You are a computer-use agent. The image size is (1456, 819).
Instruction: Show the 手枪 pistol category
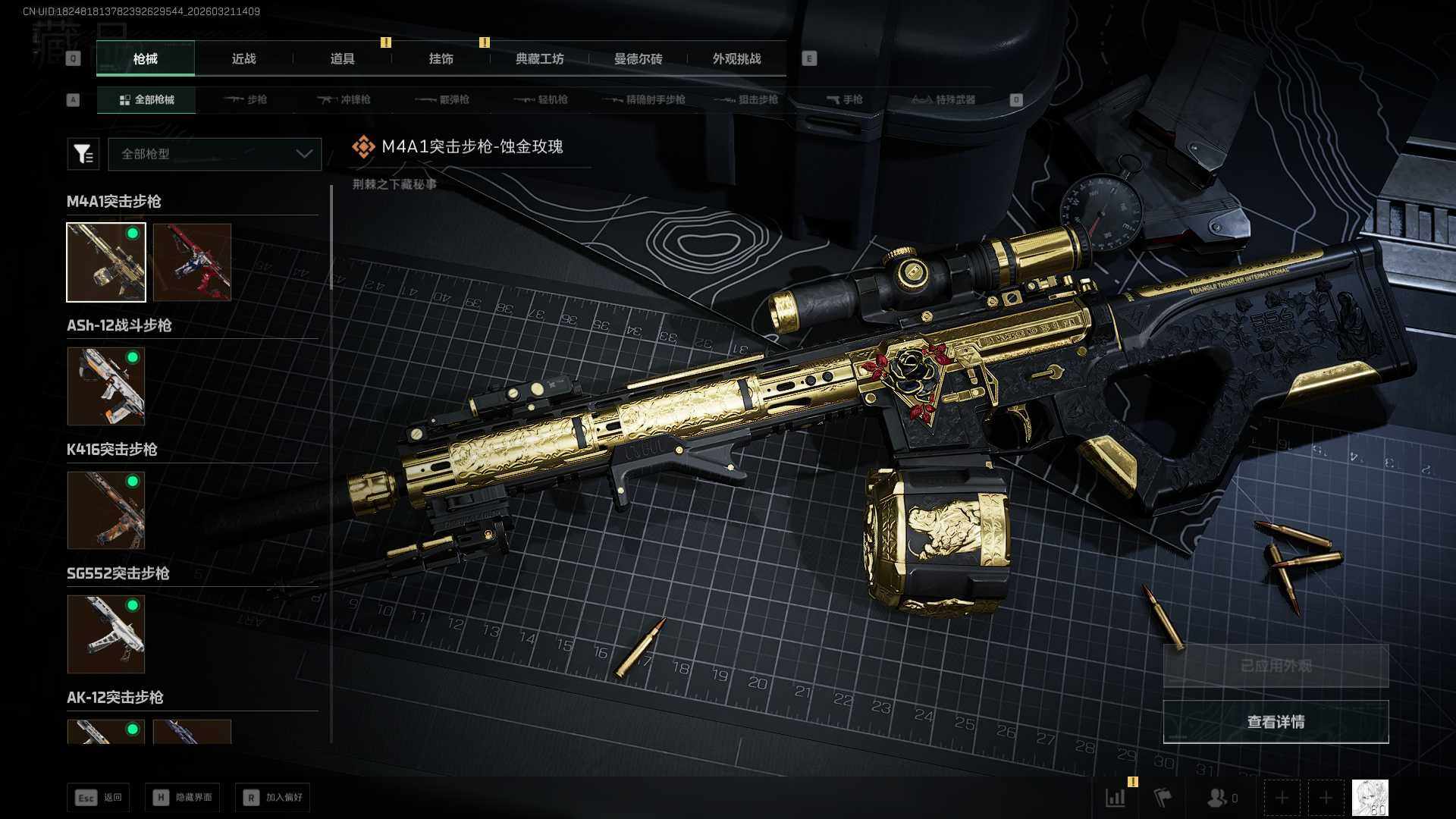pyautogui.click(x=844, y=99)
